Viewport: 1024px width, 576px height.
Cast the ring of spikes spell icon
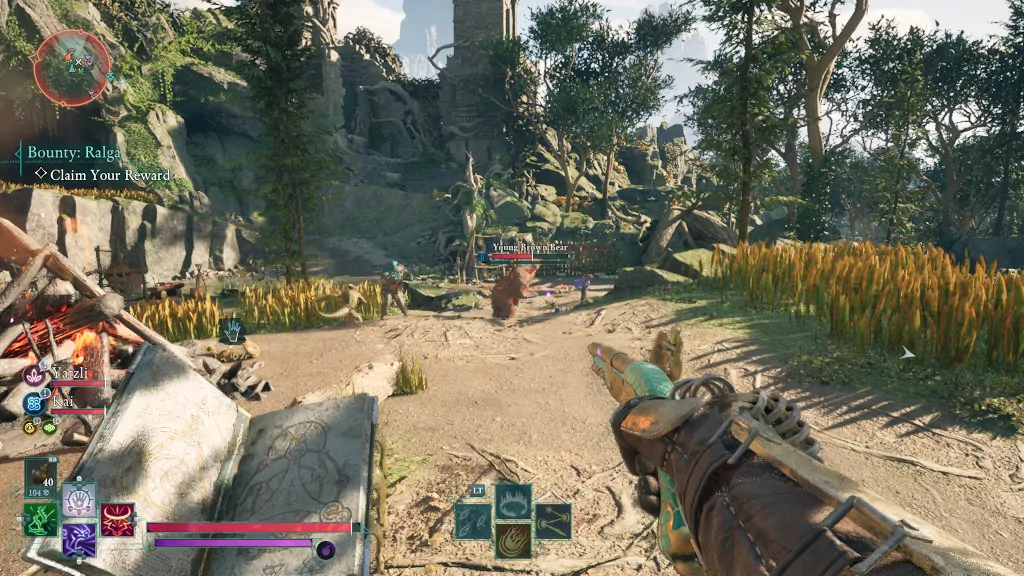click(x=513, y=502)
